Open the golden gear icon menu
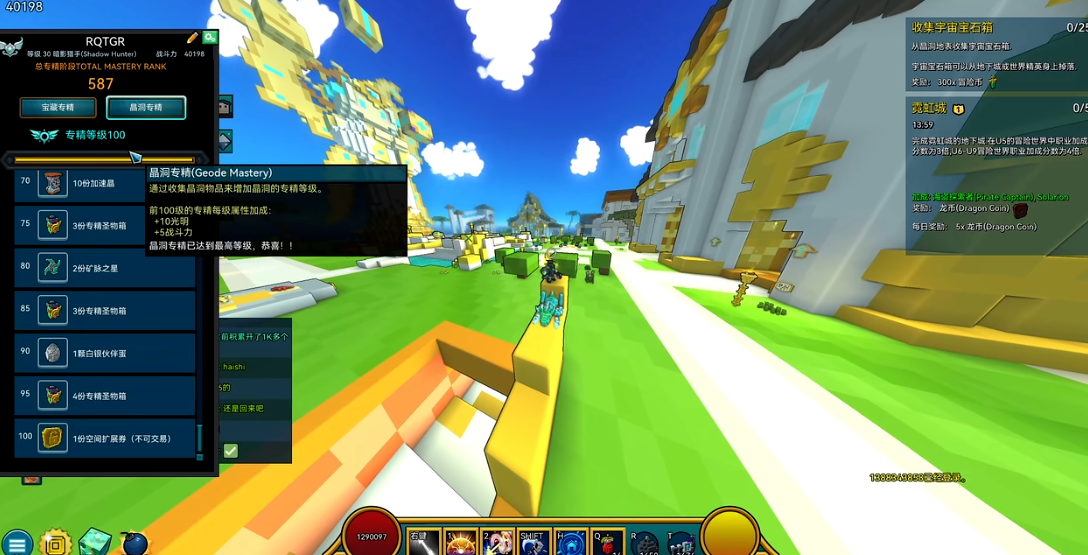This screenshot has width=1088, height=555. pyautogui.click(x=56, y=543)
